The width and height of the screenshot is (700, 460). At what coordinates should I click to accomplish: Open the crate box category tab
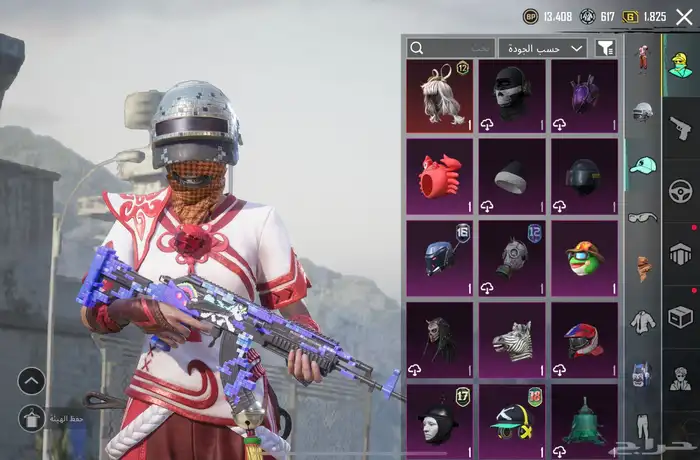(681, 317)
